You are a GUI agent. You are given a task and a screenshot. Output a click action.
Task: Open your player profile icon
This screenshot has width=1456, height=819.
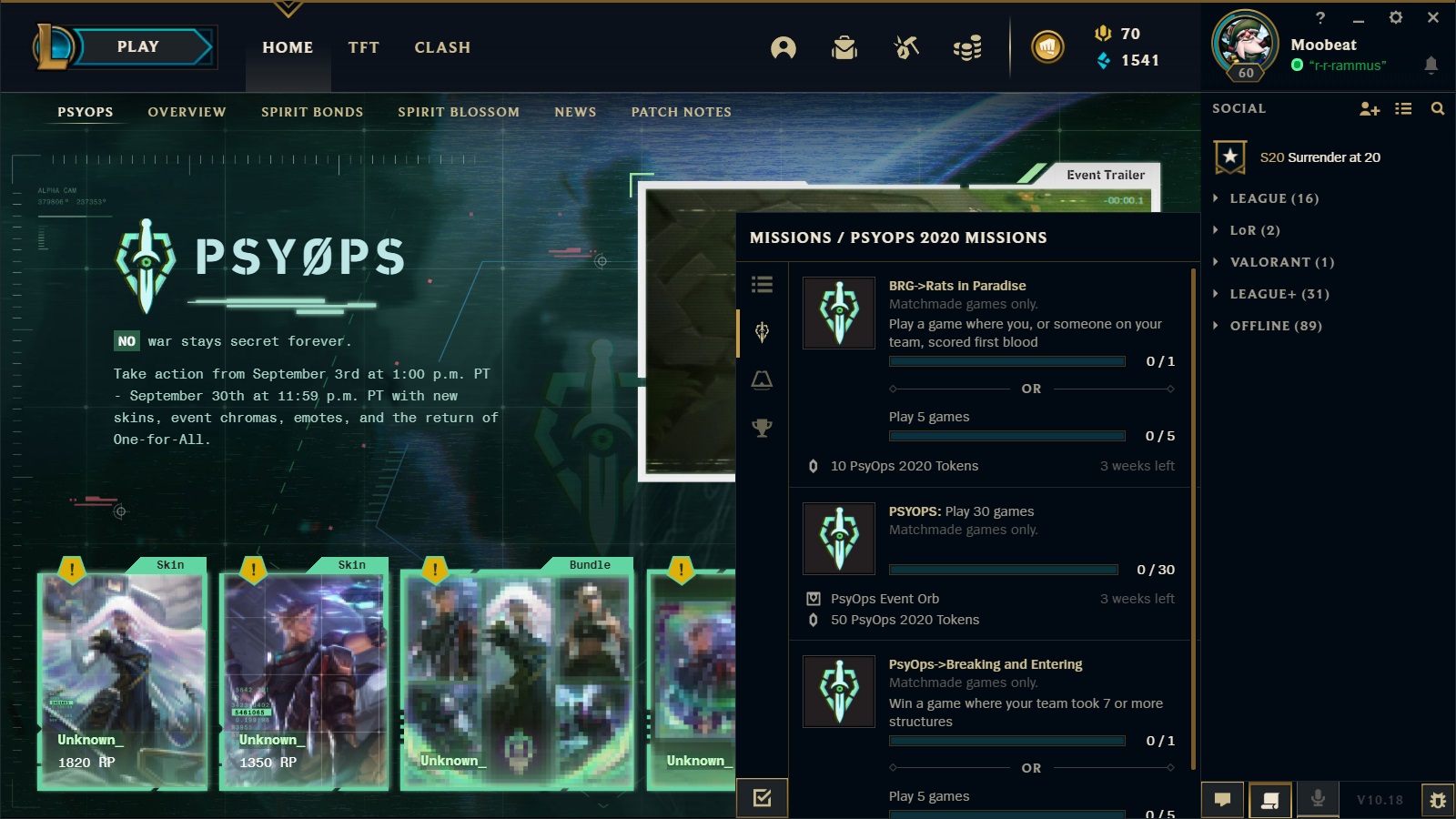(x=784, y=48)
